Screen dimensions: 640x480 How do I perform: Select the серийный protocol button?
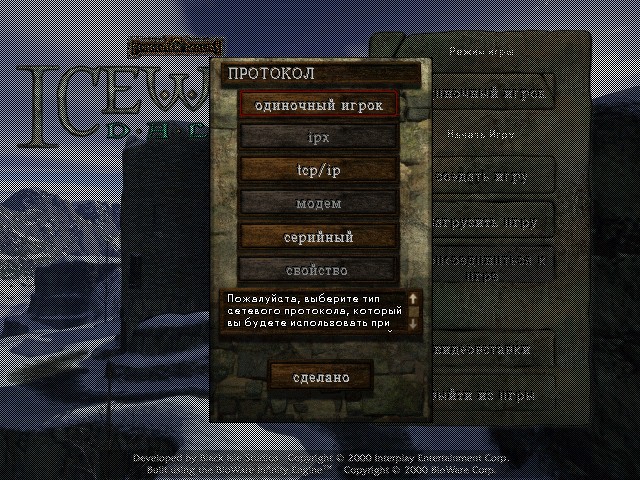[x=319, y=237]
